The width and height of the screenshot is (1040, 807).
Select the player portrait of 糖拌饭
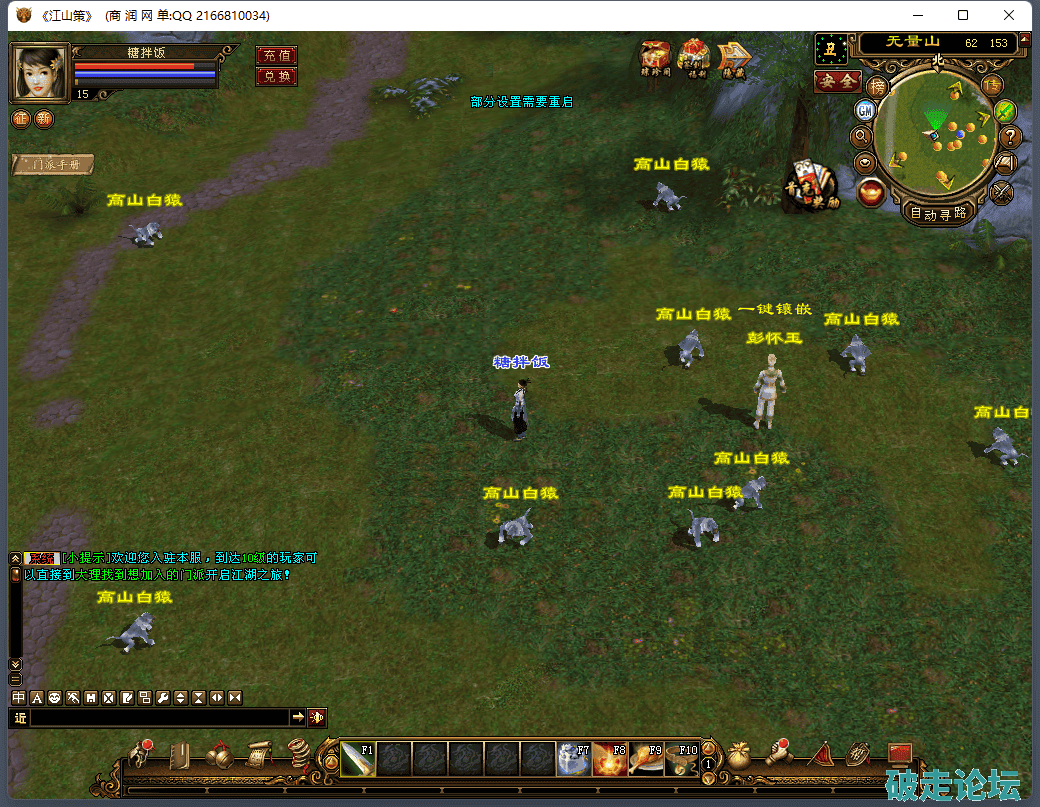pyautogui.click(x=39, y=71)
